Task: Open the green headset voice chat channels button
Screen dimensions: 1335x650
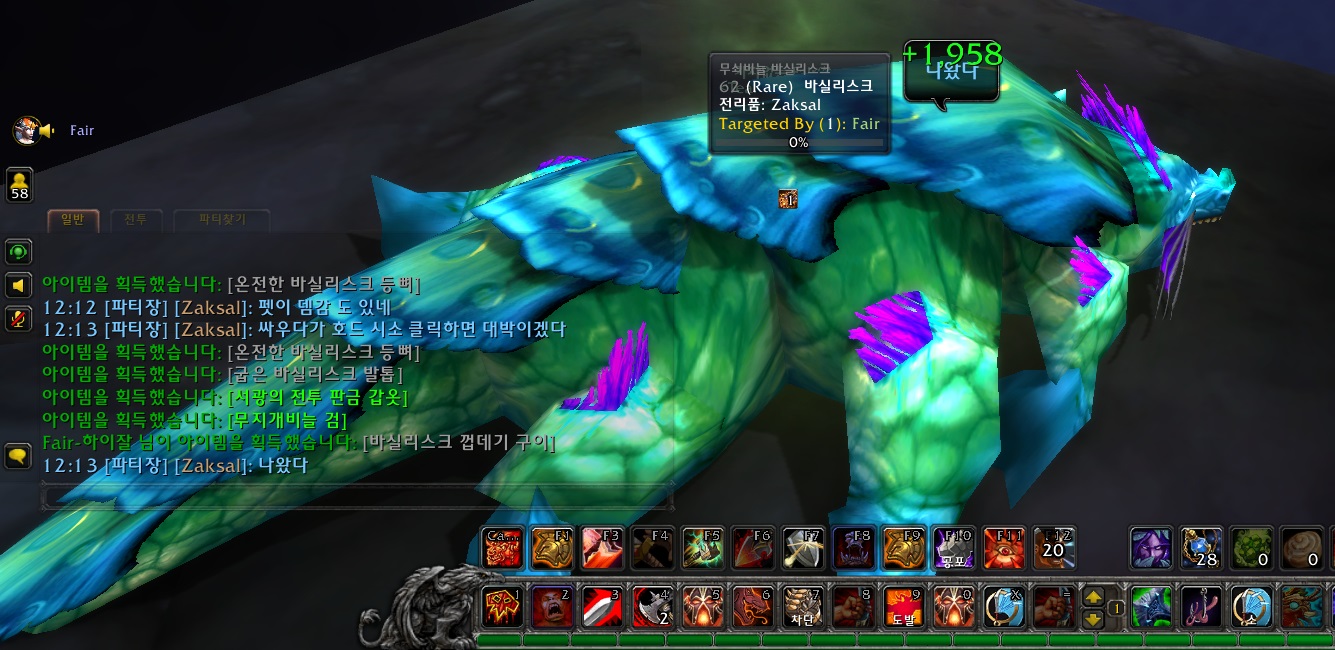Action: [x=19, y=251]
